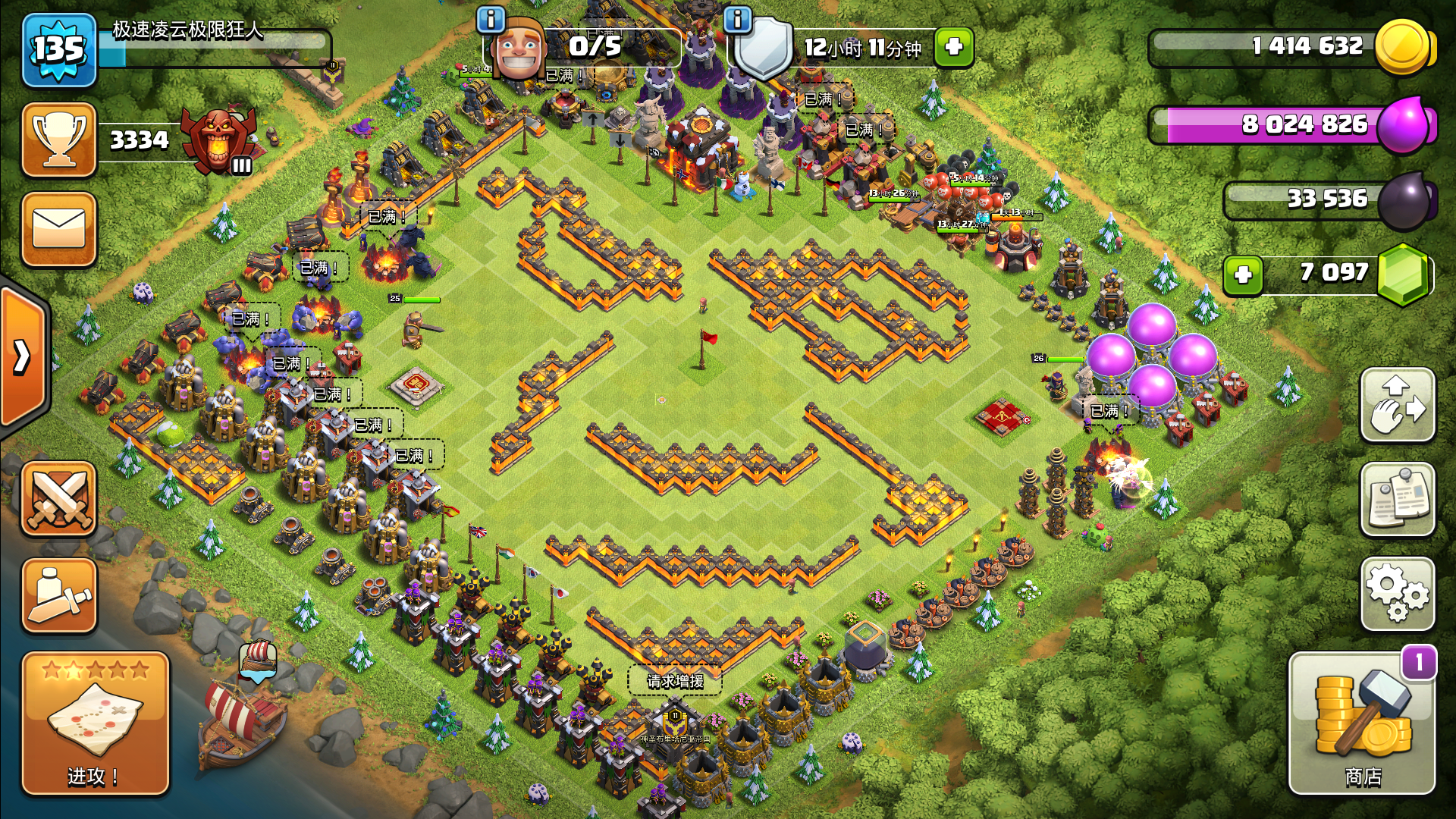Select the crossed-swords attack icon

pos(59,497)
